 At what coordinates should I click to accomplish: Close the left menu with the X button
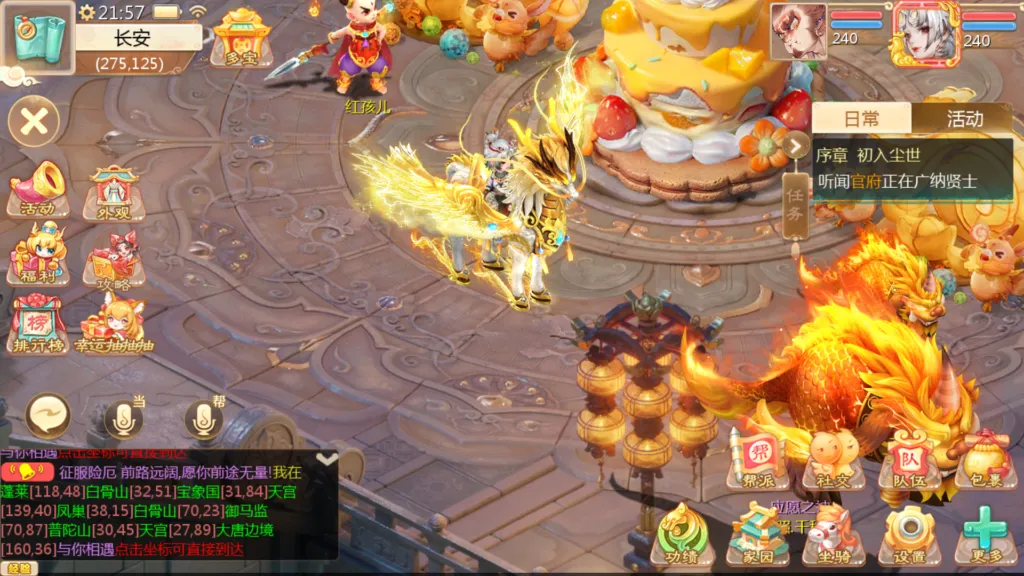[x=34, y=122]
